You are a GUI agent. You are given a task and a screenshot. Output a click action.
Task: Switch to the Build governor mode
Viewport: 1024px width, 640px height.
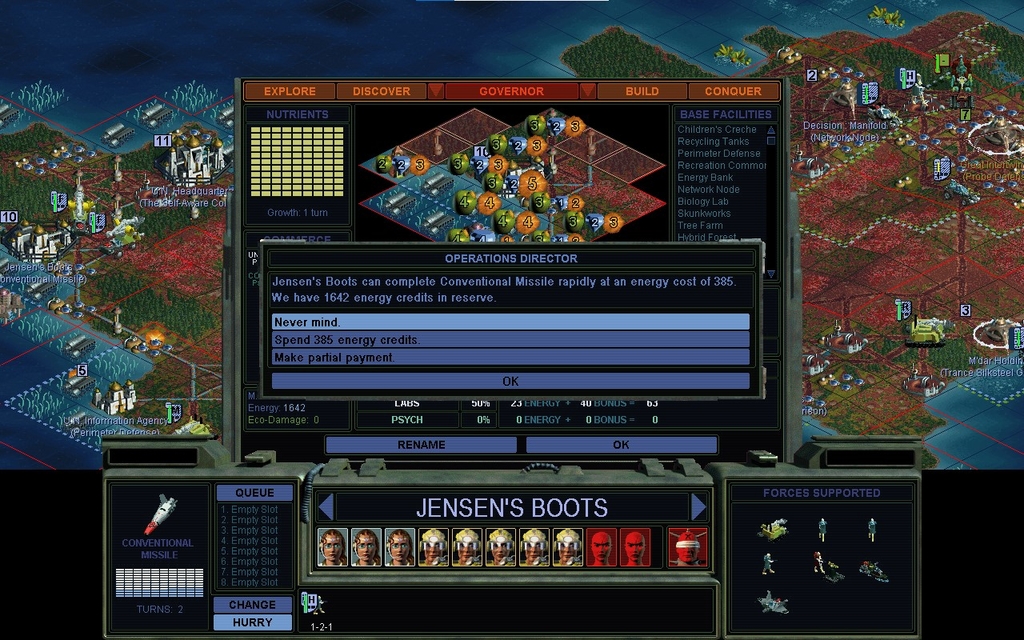click(642, 91)
